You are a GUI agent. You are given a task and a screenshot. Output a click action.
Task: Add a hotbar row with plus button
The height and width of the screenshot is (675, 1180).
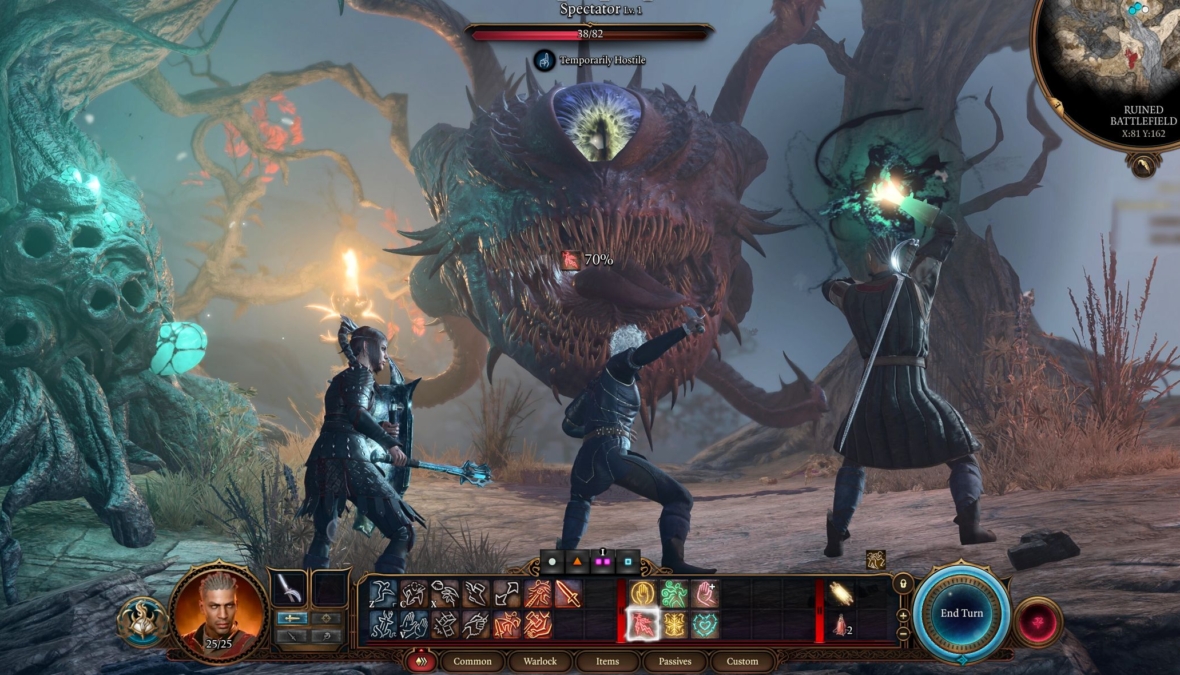click(903, 615)
